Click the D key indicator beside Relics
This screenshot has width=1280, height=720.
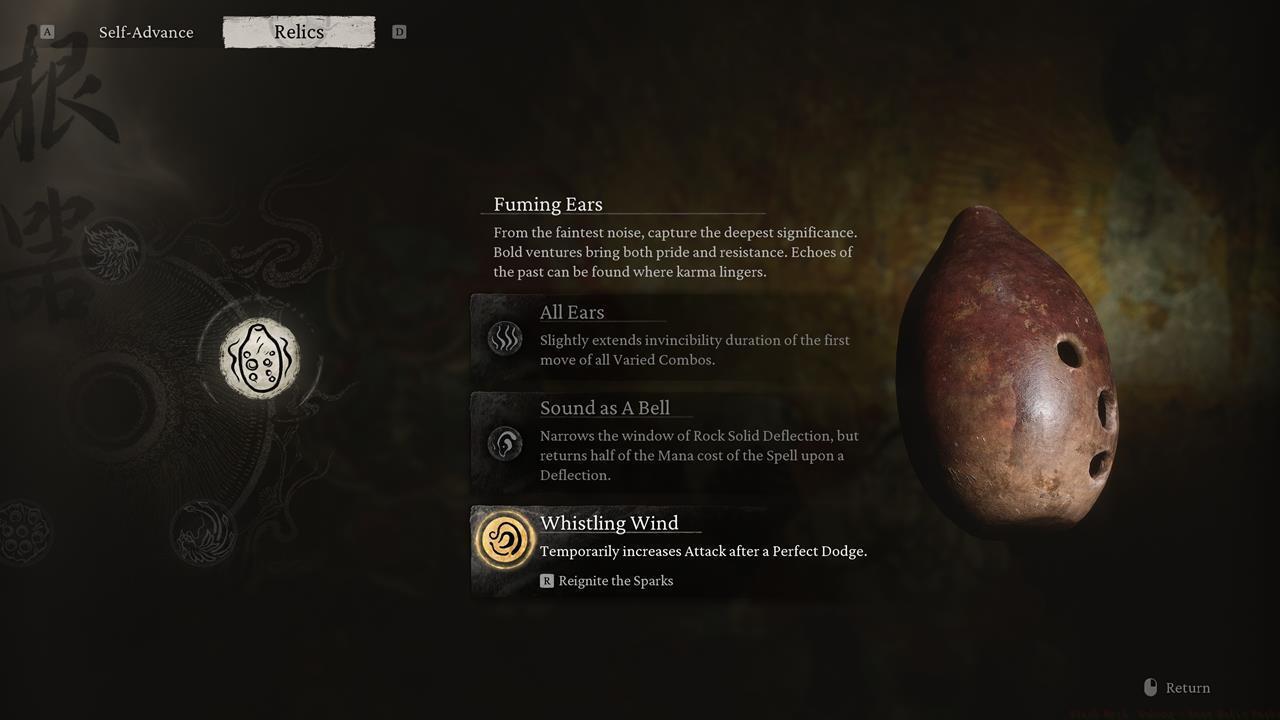coord(399,31)
